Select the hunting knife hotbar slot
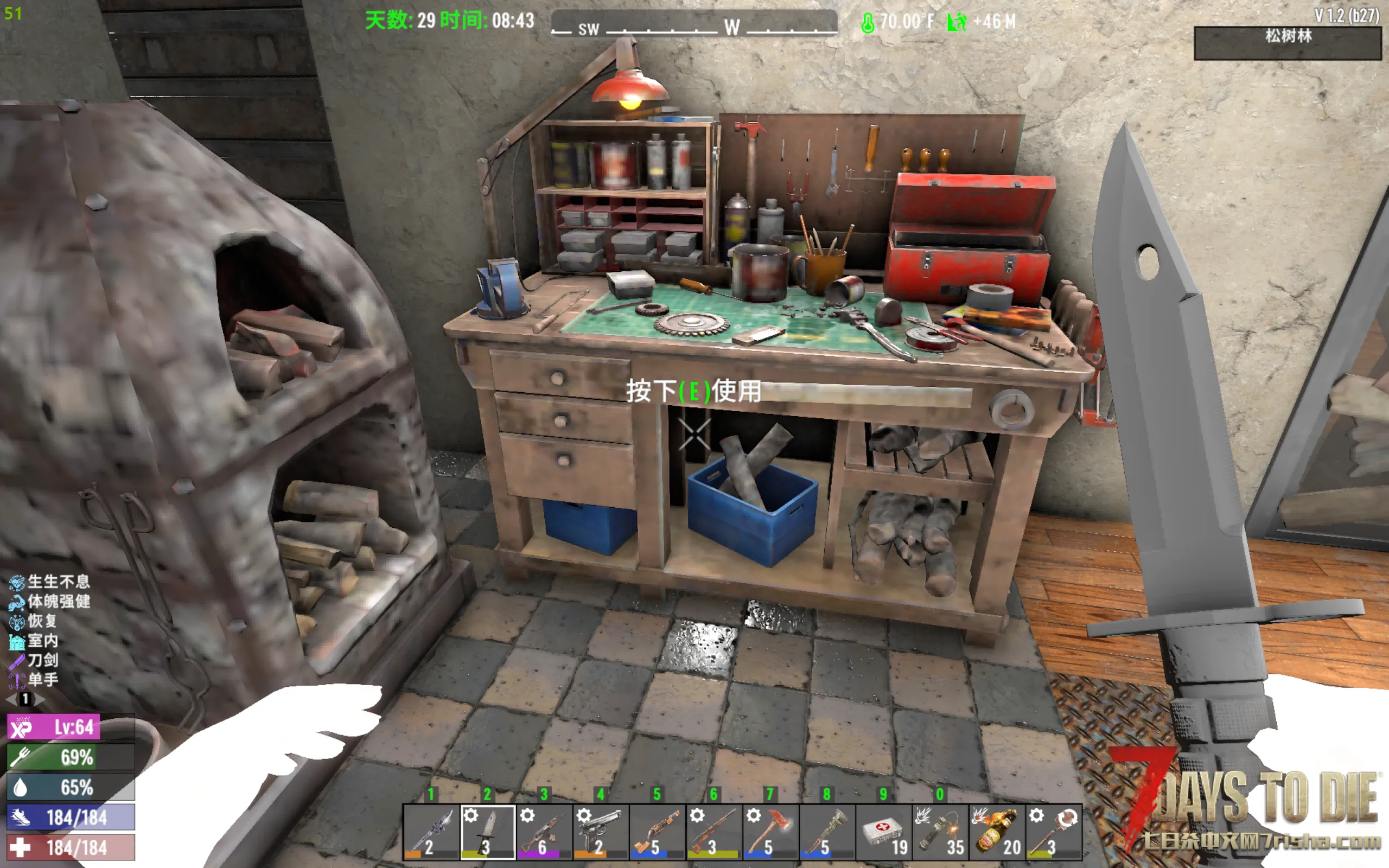This screenshot has height=868, width=1389. tap(487, 832)
